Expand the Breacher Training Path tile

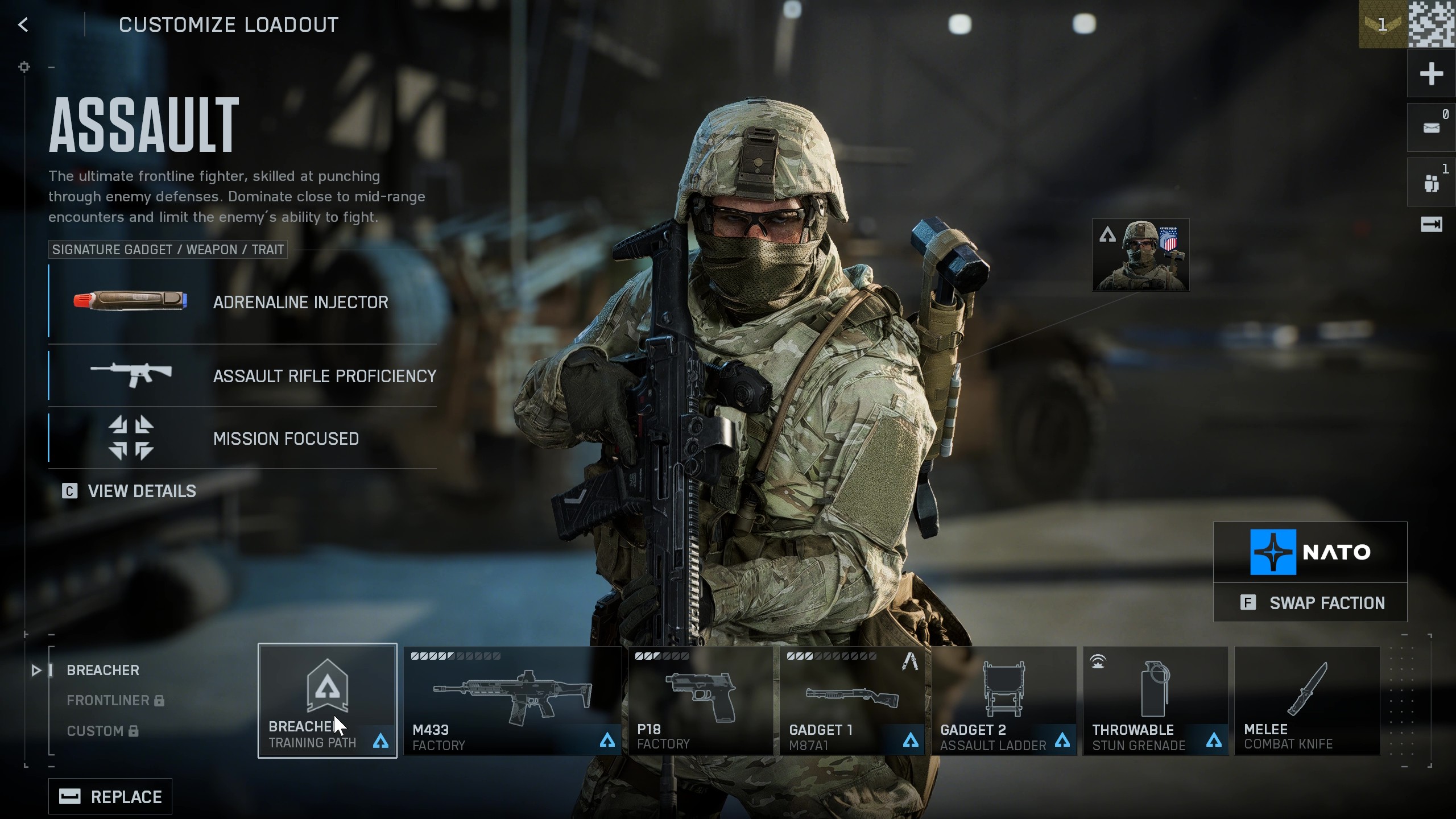328,701
